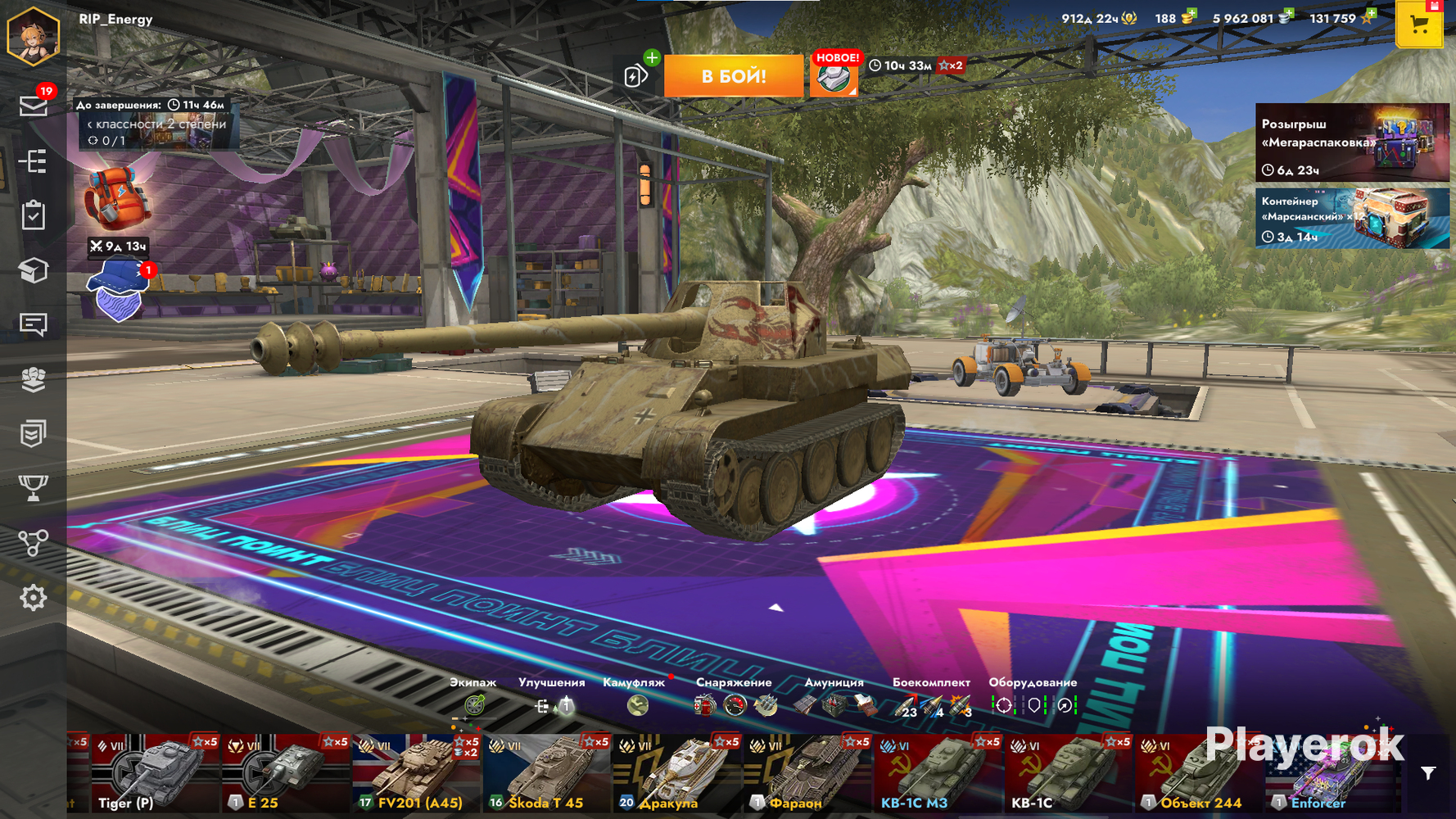Open the mail inbox with 19 notifications

coord(34,106)
